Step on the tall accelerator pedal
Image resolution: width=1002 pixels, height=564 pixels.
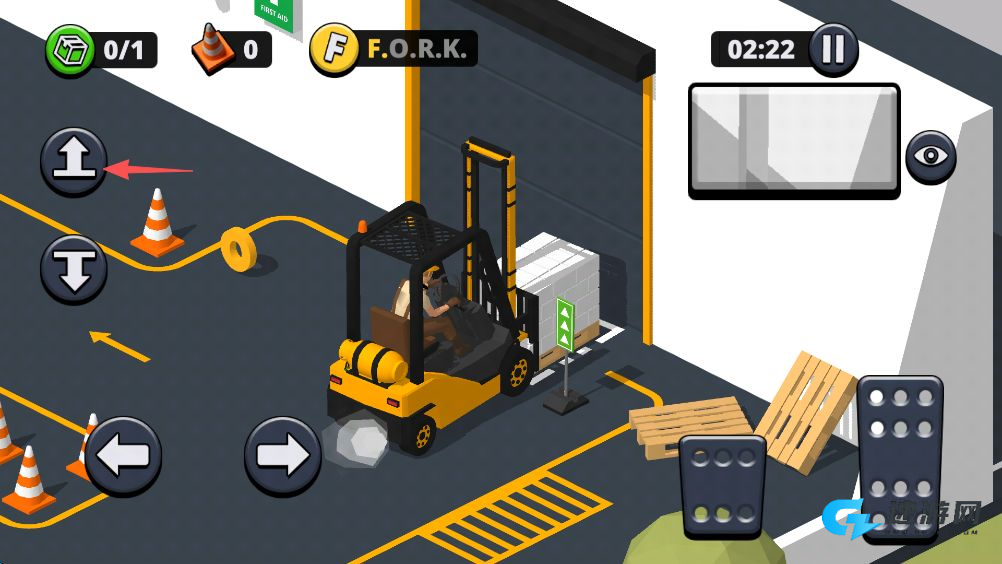pyautogui.click(x=899, y=455)
